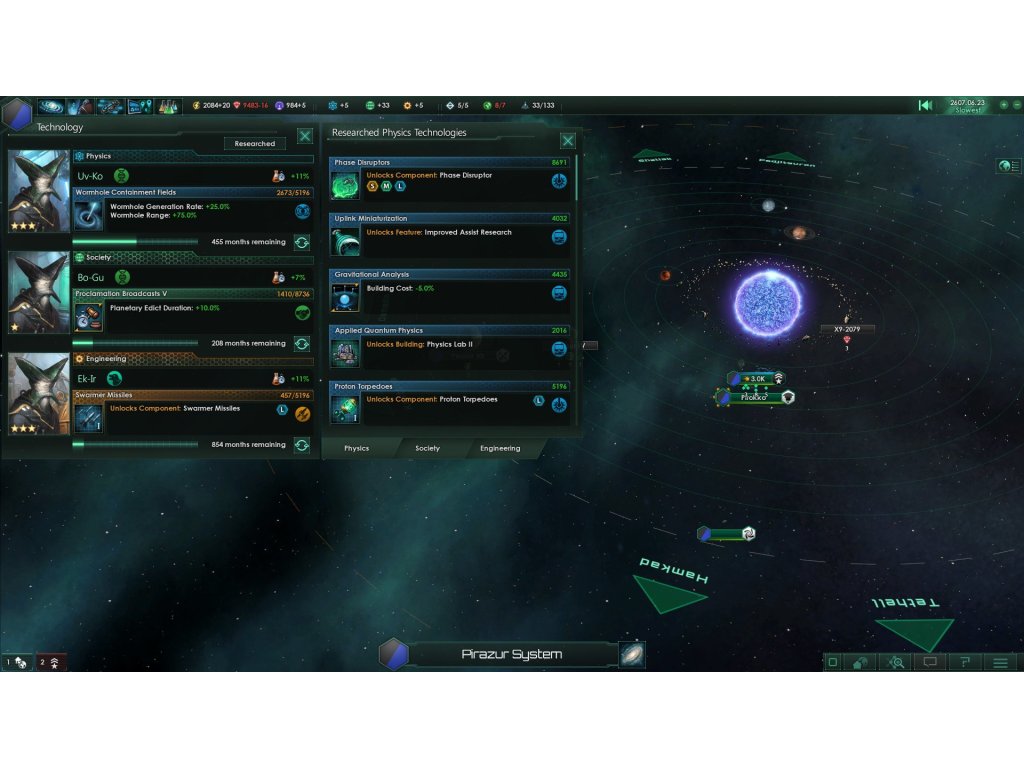Click the Researched button
This screenshot has width=1024, height=768.
(254, 144)
